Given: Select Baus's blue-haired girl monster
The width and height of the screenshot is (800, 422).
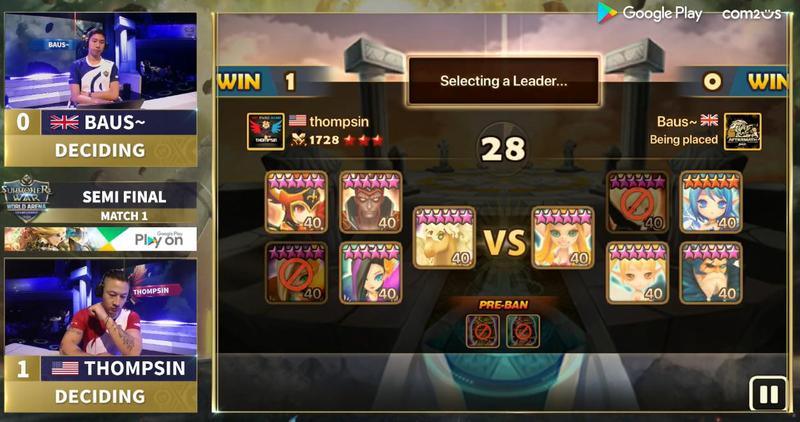Looking at the screenshot, I should tap(711, 202).
